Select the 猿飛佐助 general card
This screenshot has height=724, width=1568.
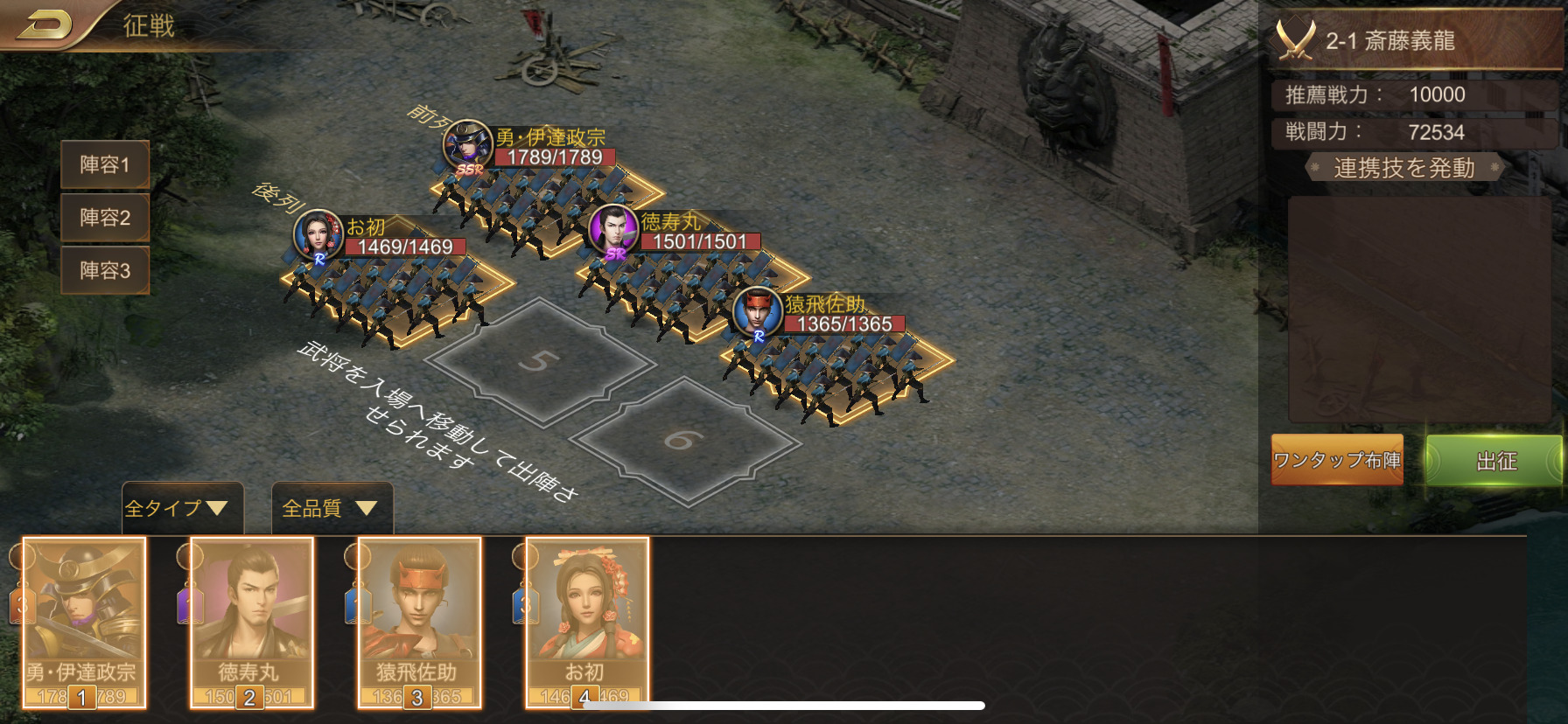click(x=418, y=621)
